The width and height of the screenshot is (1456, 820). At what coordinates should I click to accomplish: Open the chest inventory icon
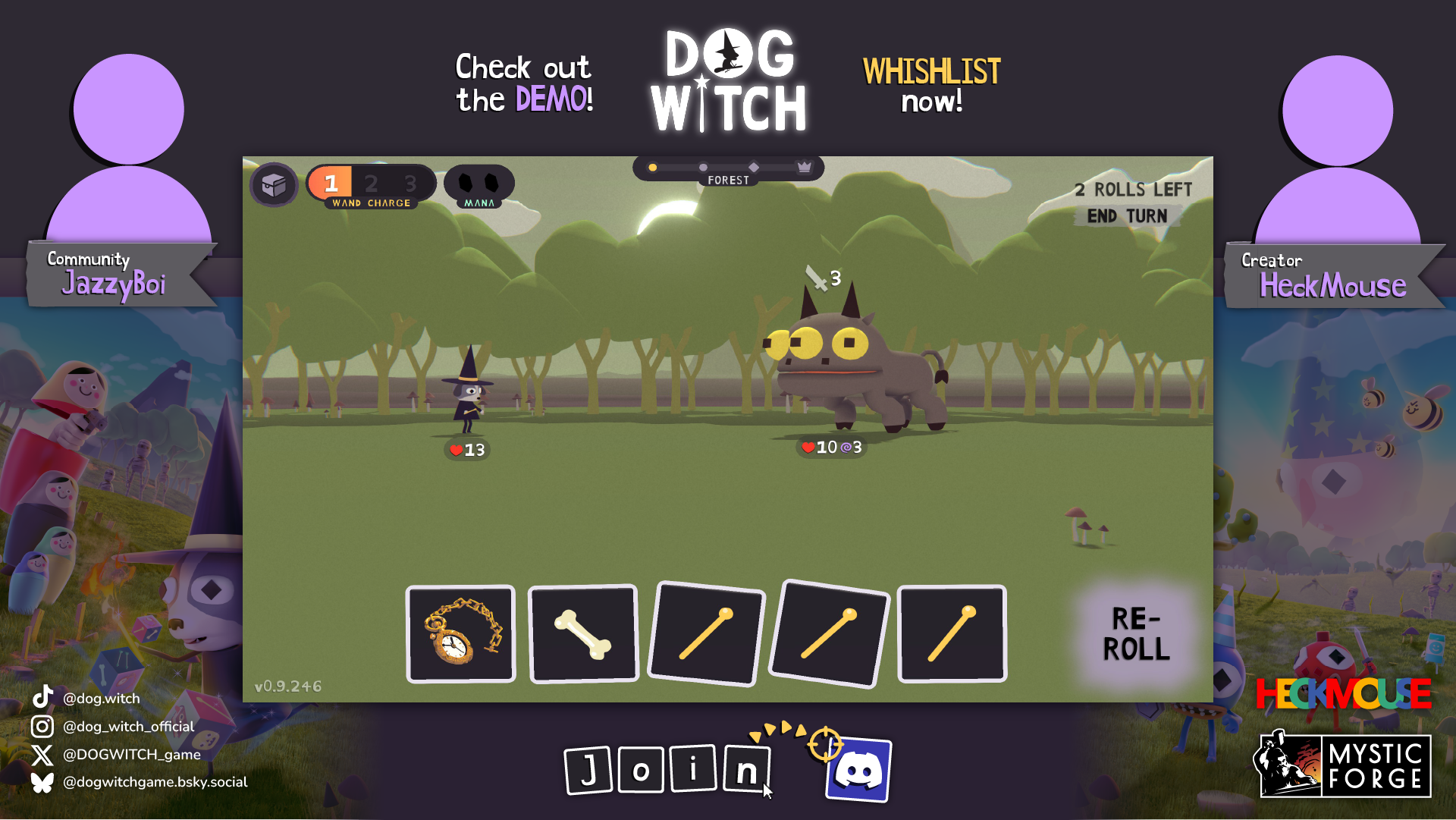click(274, 184)
